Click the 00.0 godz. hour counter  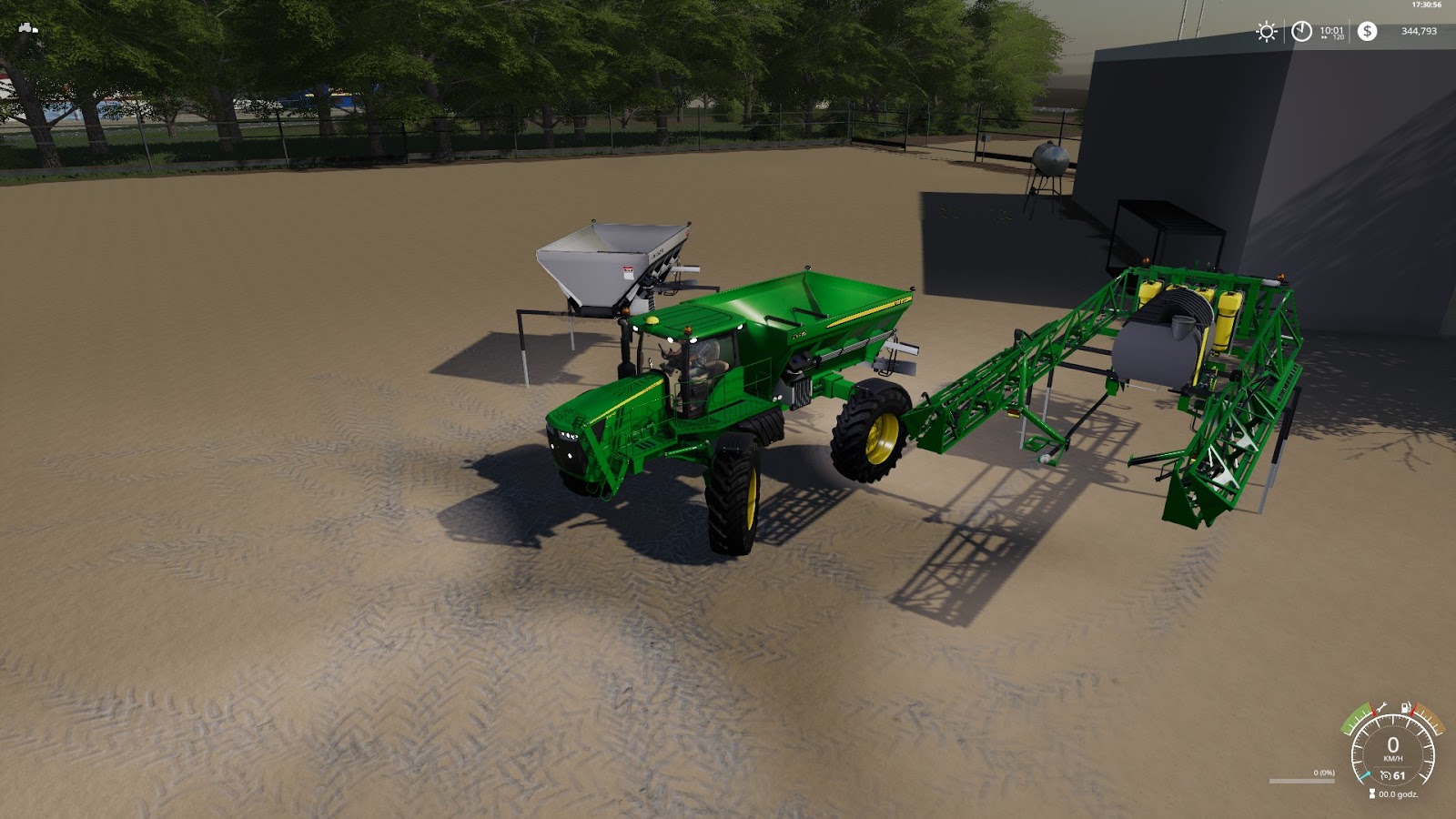1398,794
